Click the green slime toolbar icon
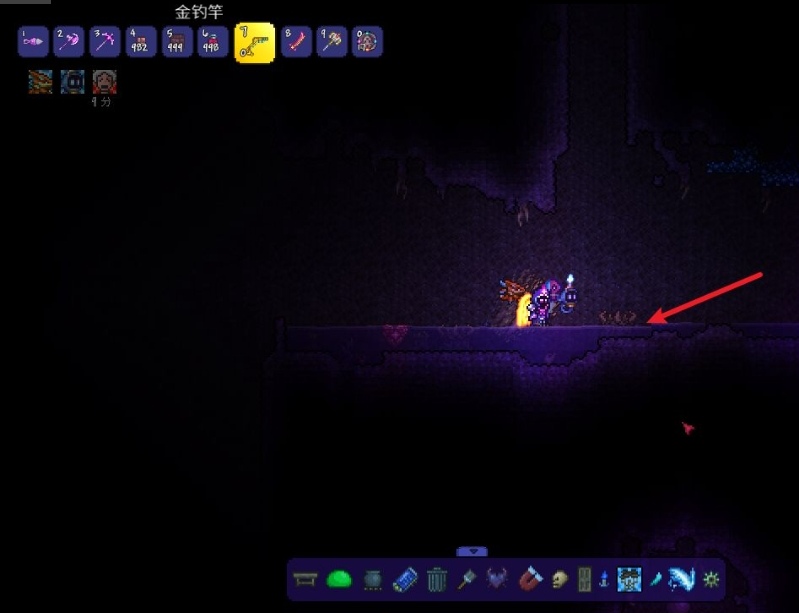 pyautogui.click(x=339, y=578)
